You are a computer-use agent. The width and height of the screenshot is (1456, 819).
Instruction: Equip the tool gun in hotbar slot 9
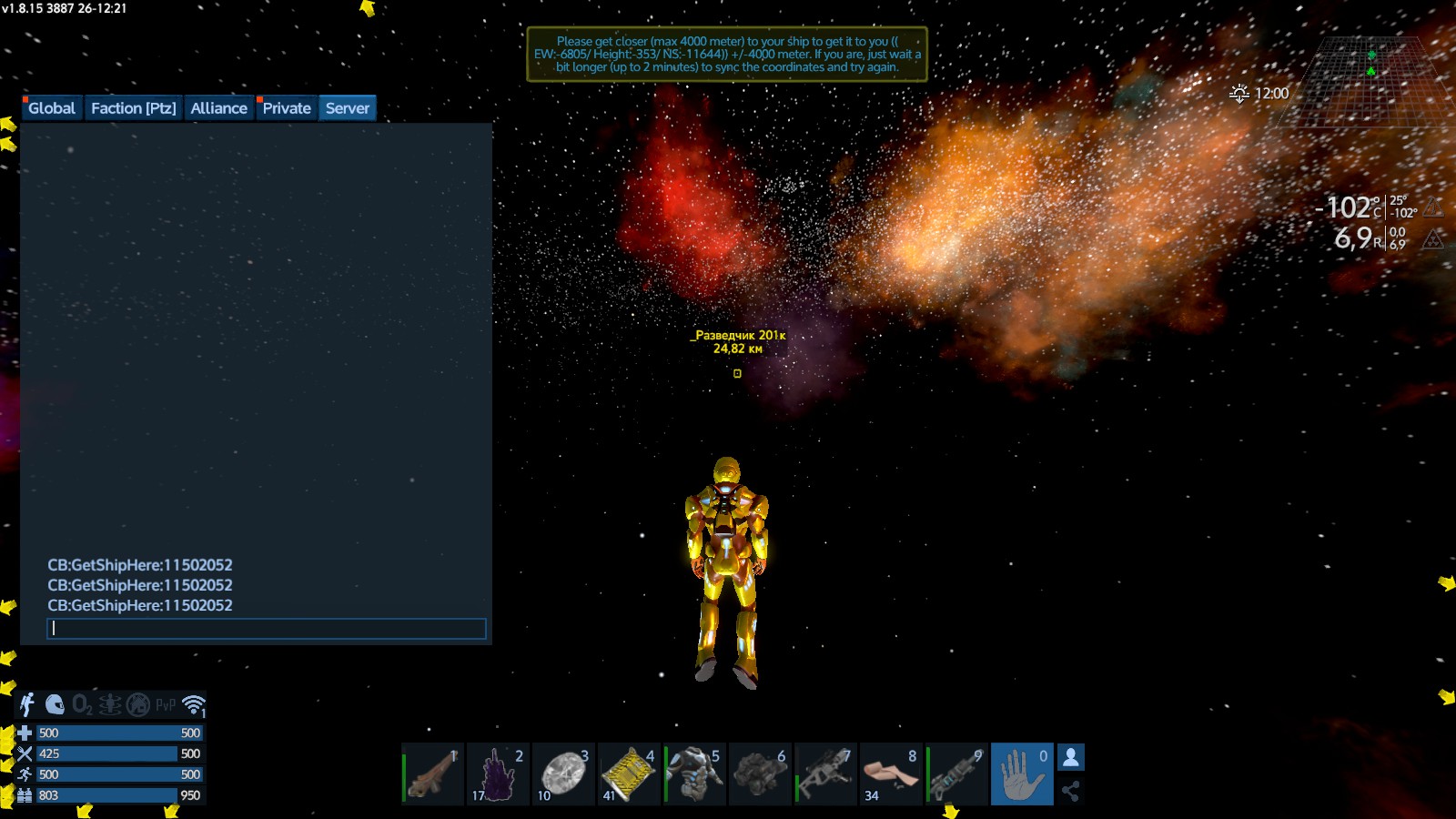click(956, 774)
